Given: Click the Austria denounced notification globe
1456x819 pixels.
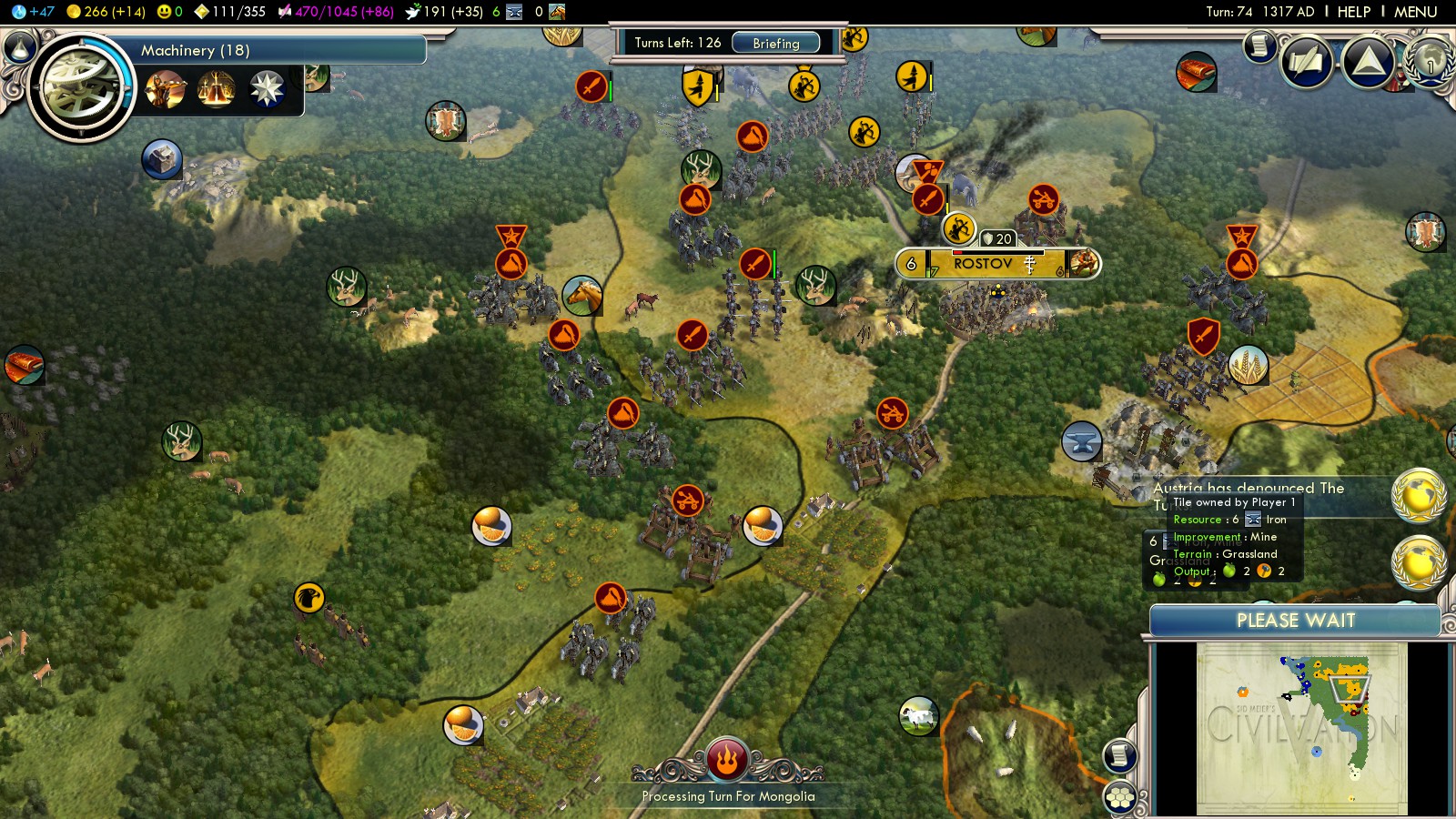Looking at the screenshot, I should click(x=1418, y=494).
